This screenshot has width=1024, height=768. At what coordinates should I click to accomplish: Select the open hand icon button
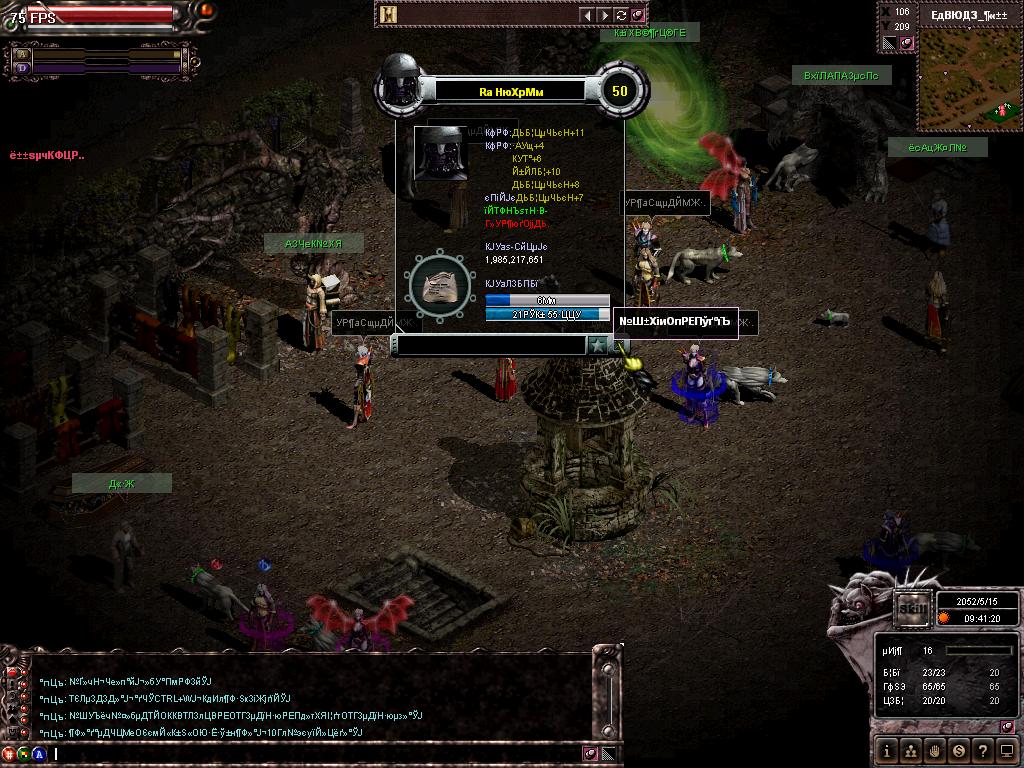tap(935, 749)
